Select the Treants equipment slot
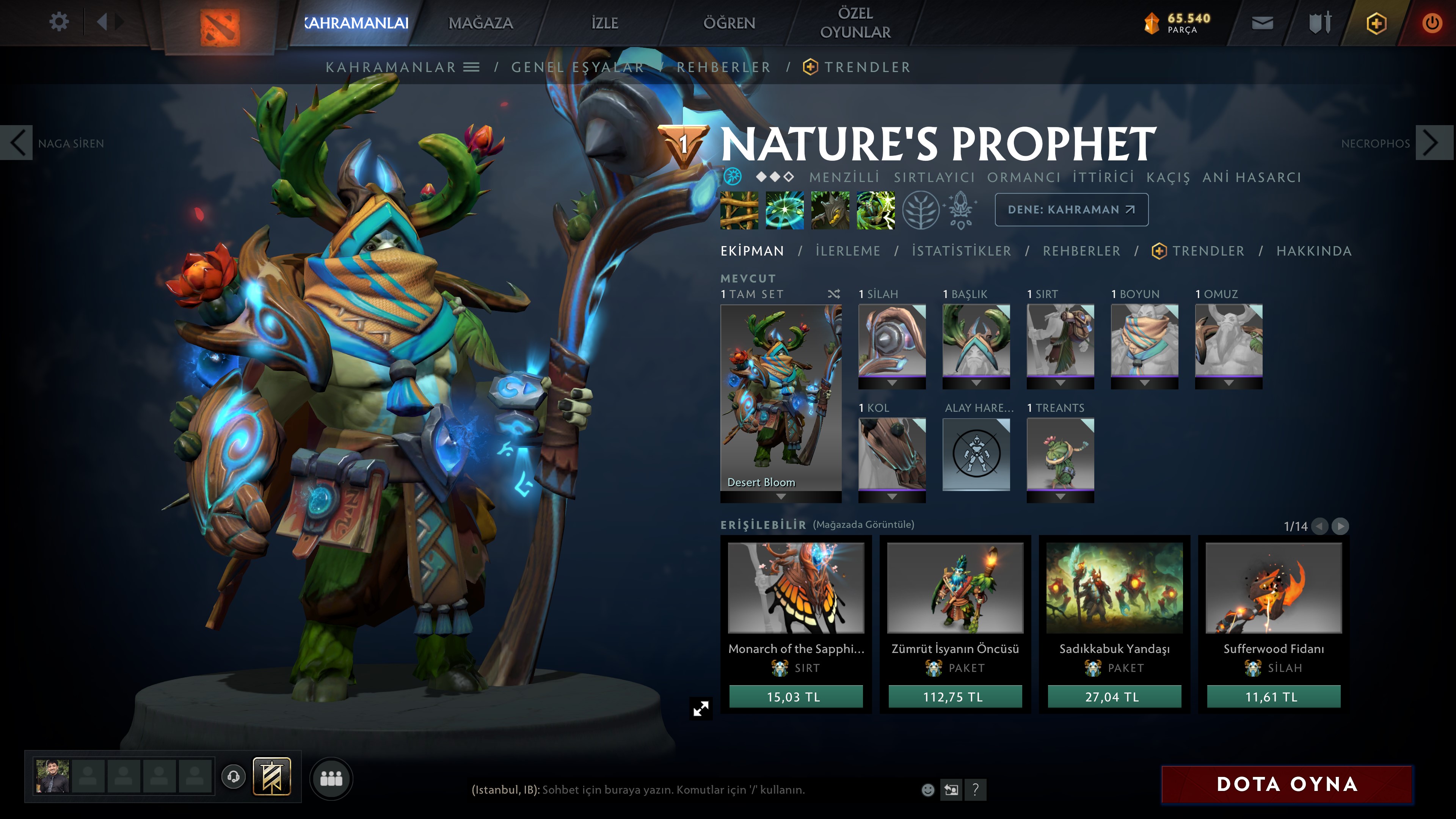This screenshot has height=819, width=1456. click(1060, 454)
